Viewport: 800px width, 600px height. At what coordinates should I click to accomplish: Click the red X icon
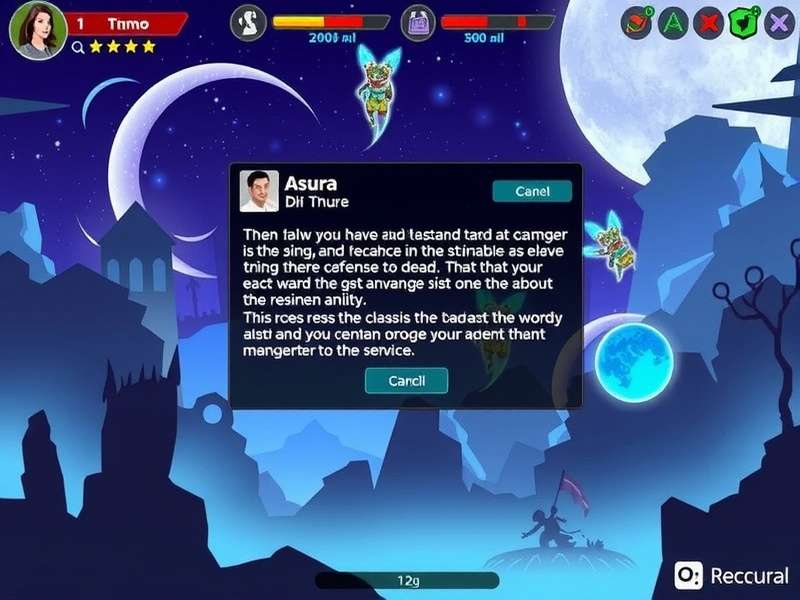point(708,22)
